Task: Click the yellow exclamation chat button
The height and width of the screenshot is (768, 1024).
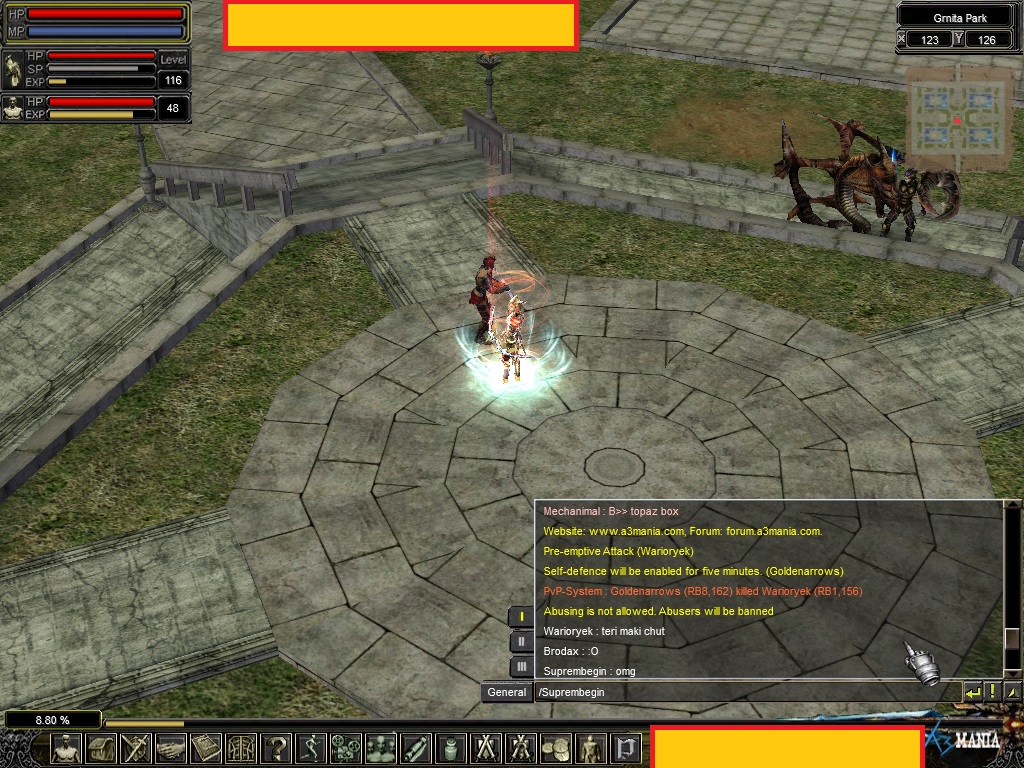Action: (x=992, y=691)
